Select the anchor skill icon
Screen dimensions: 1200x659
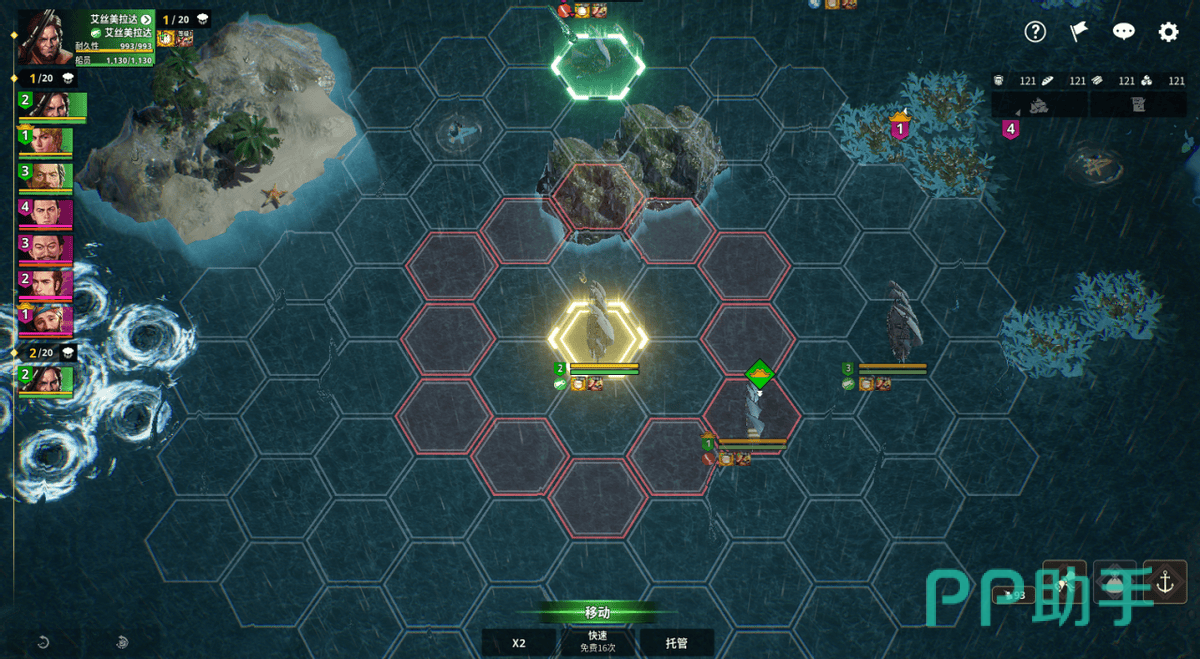click(x=1165, y=583)
